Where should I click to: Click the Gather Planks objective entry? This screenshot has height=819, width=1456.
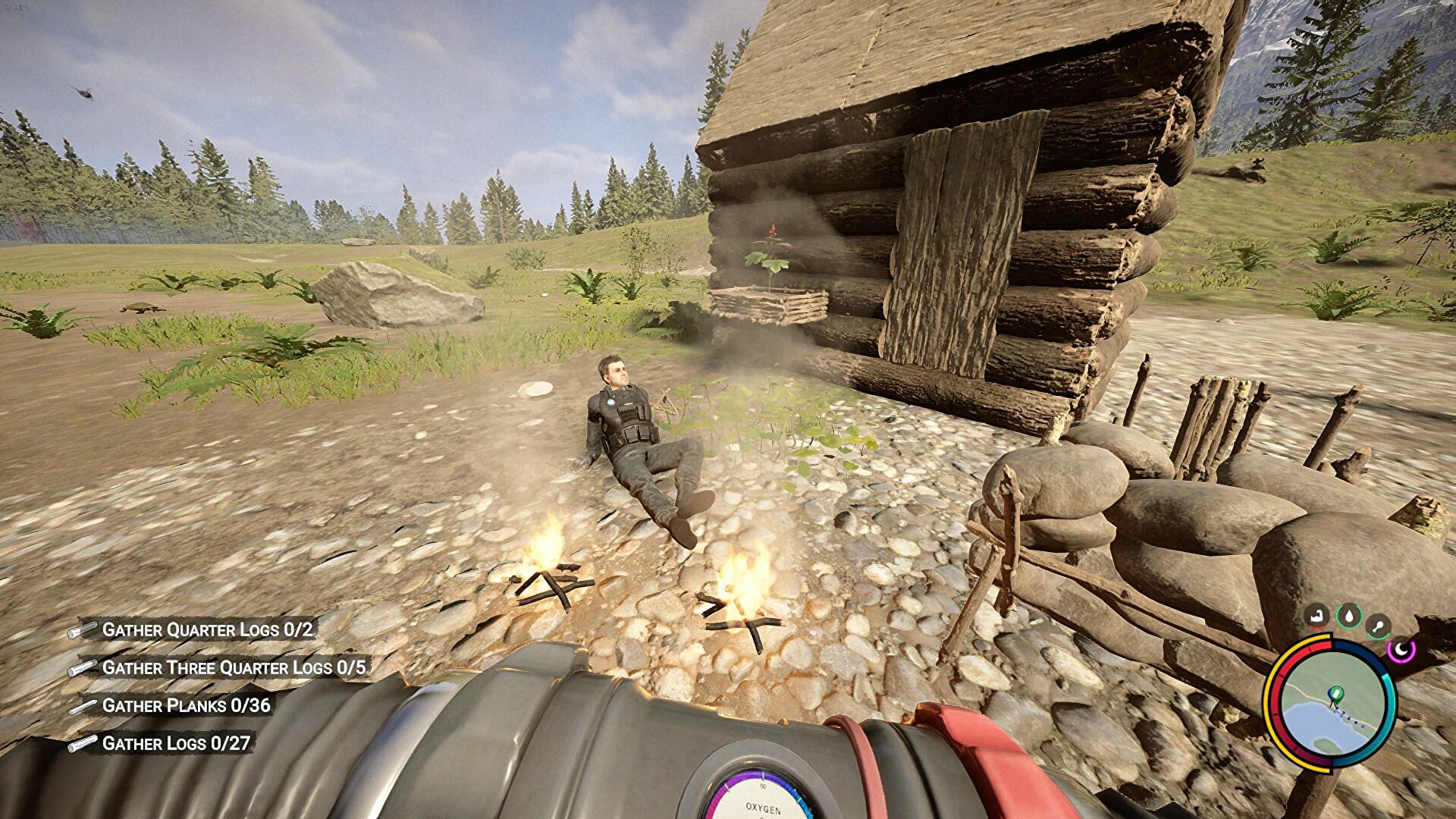pyautogui.click(x=186, y=705)
